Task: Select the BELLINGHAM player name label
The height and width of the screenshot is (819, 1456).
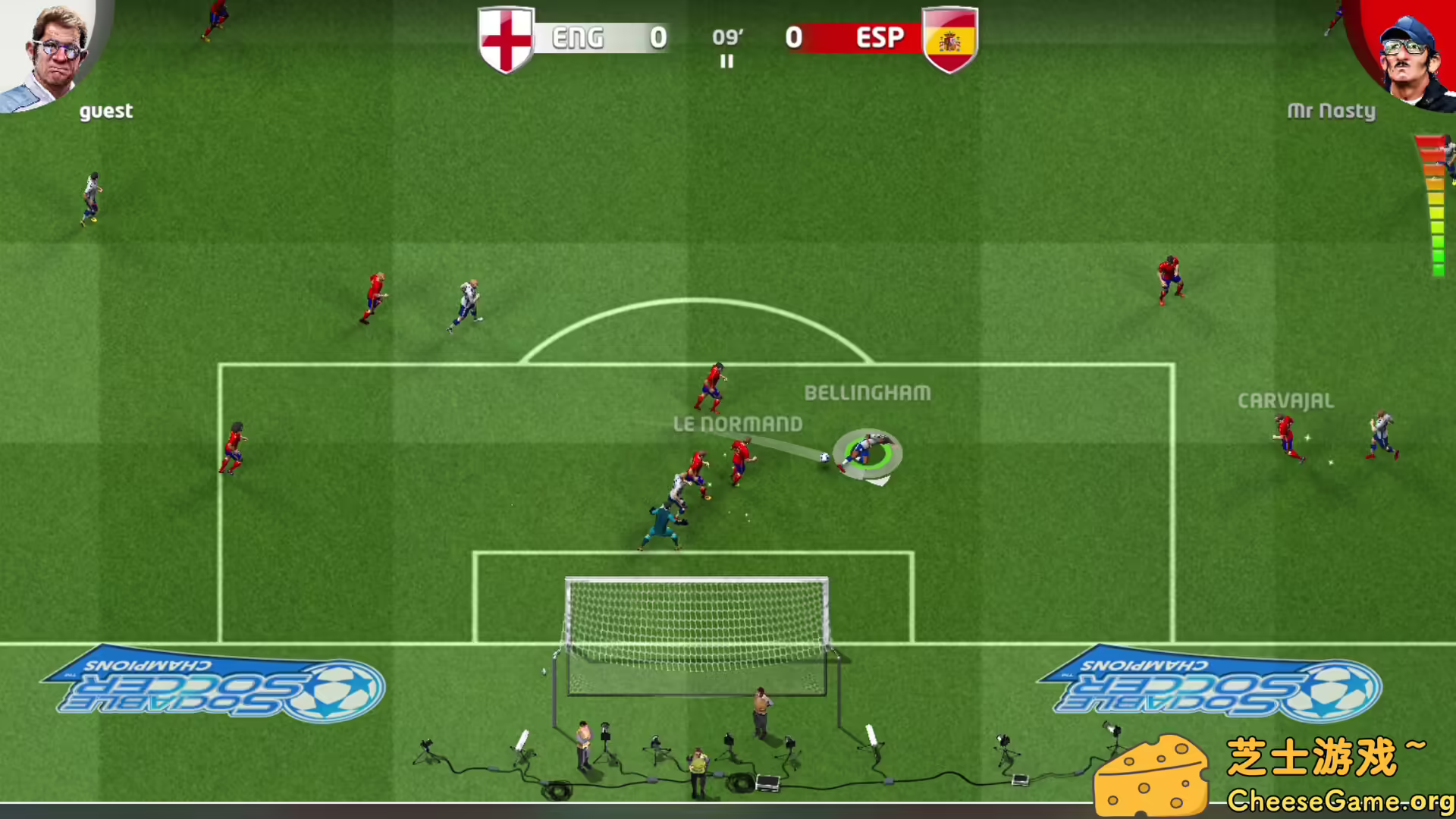Action: [867, 393]
